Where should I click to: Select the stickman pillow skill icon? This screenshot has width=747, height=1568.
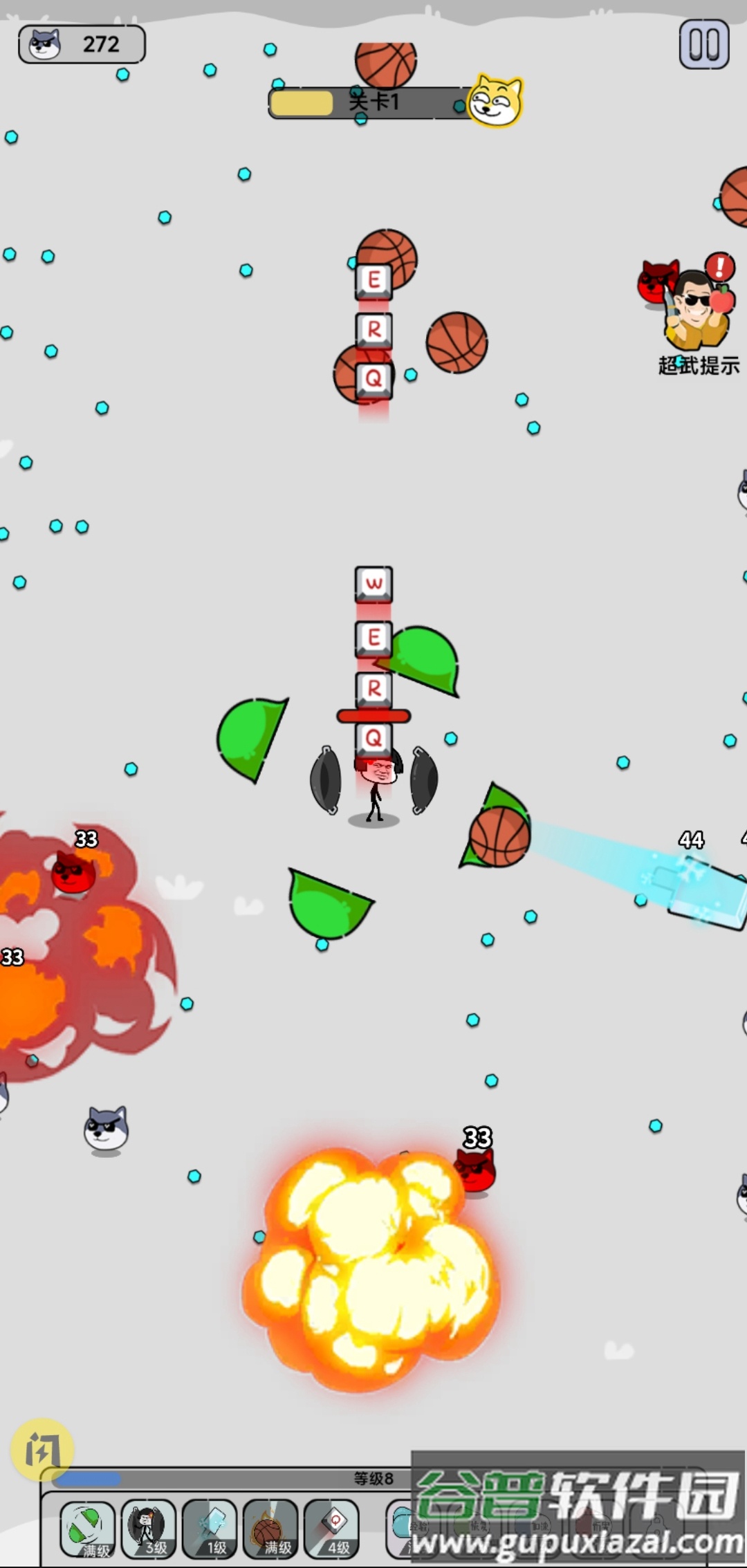click(148, 1527)
